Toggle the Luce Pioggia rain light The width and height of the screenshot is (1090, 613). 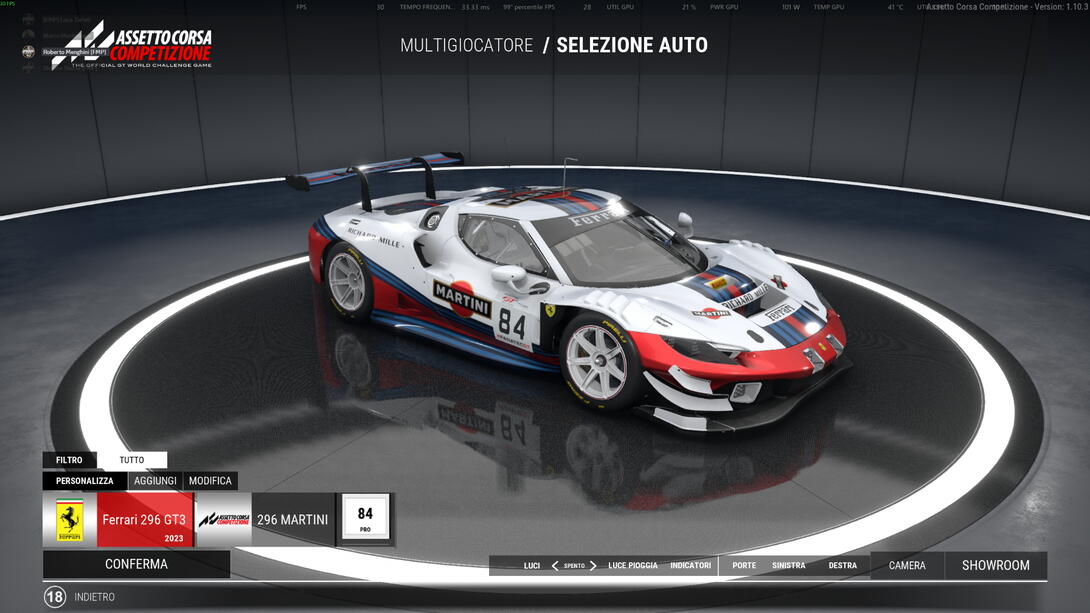633,565
